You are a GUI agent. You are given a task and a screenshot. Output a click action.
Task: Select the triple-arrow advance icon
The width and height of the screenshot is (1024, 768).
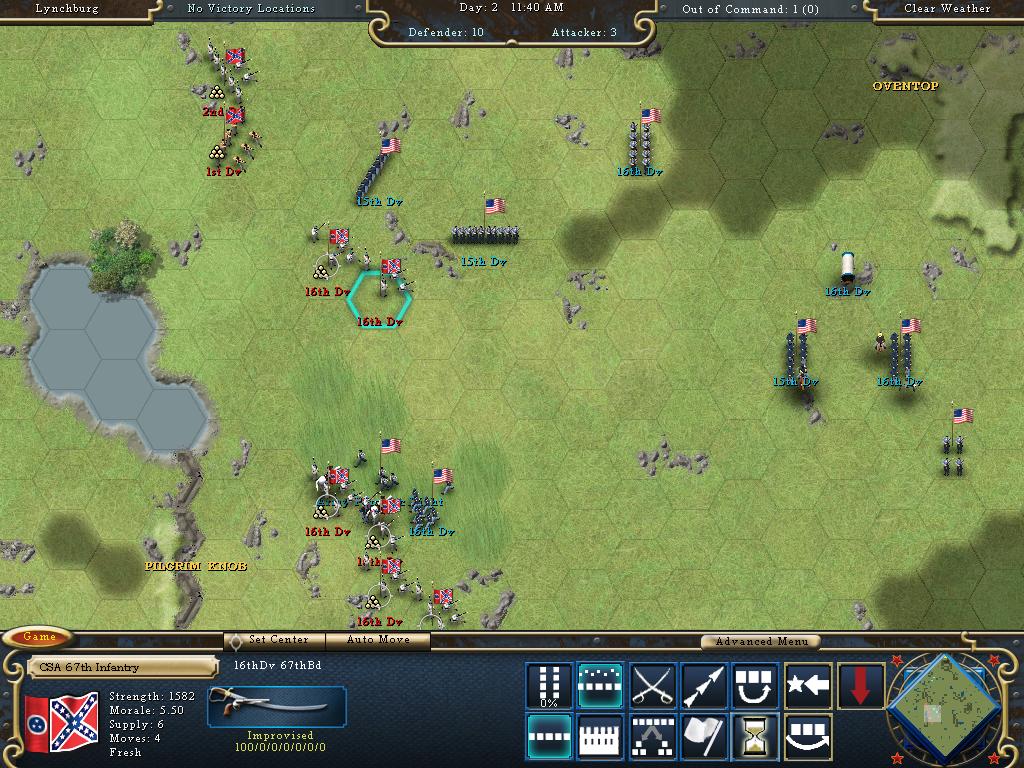(x=704, y=686)
